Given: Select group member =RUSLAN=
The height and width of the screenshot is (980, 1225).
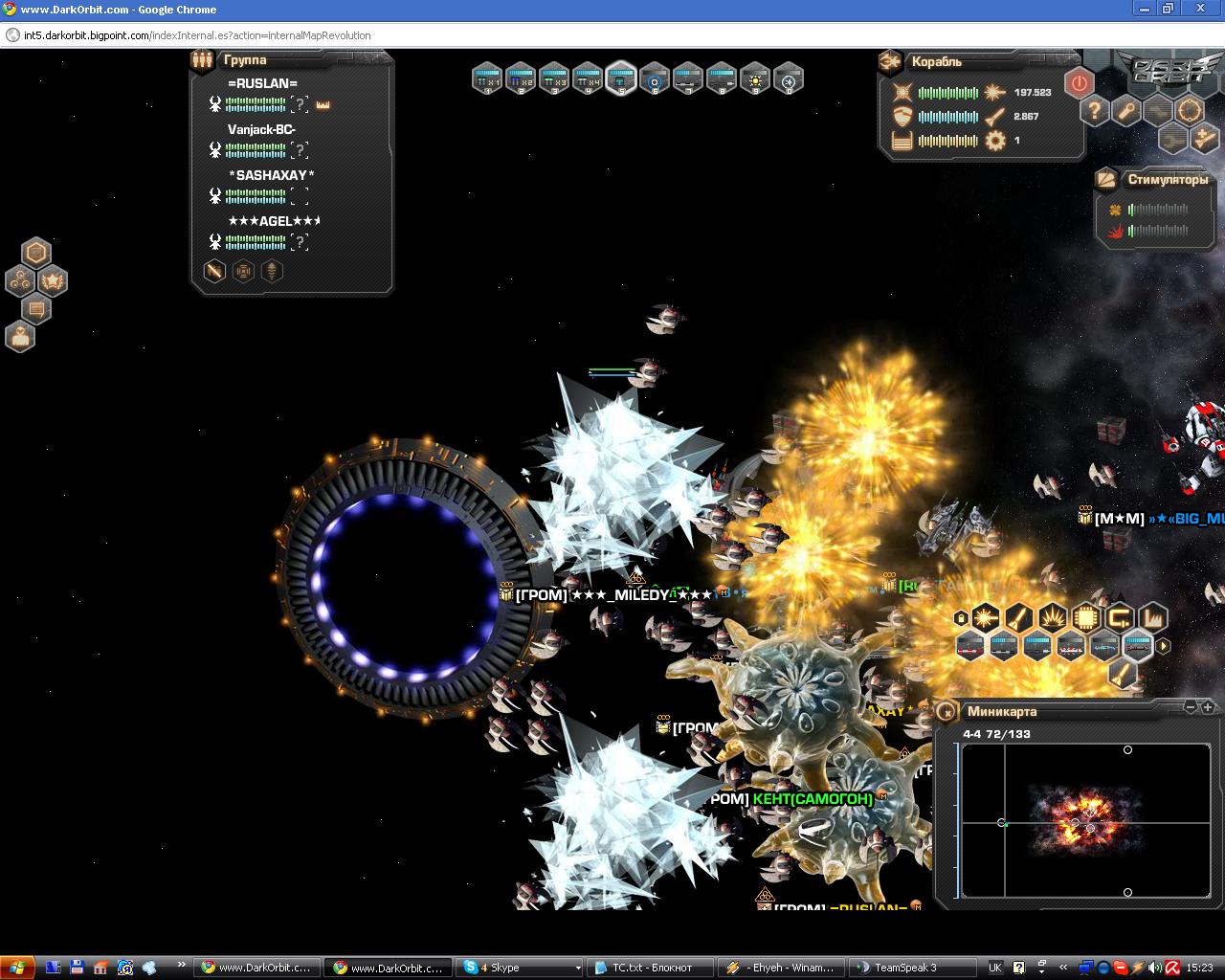Looking at the screenshot, I should [x=262, y=83].
